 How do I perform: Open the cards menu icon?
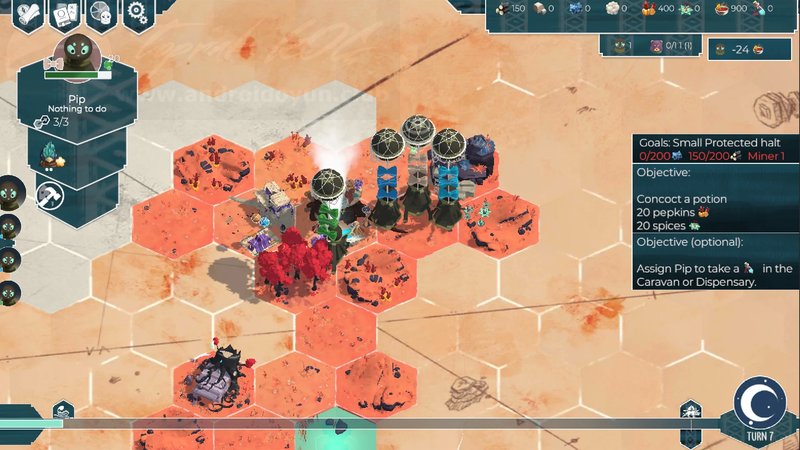pyautogui.click(x=64, y=13)
